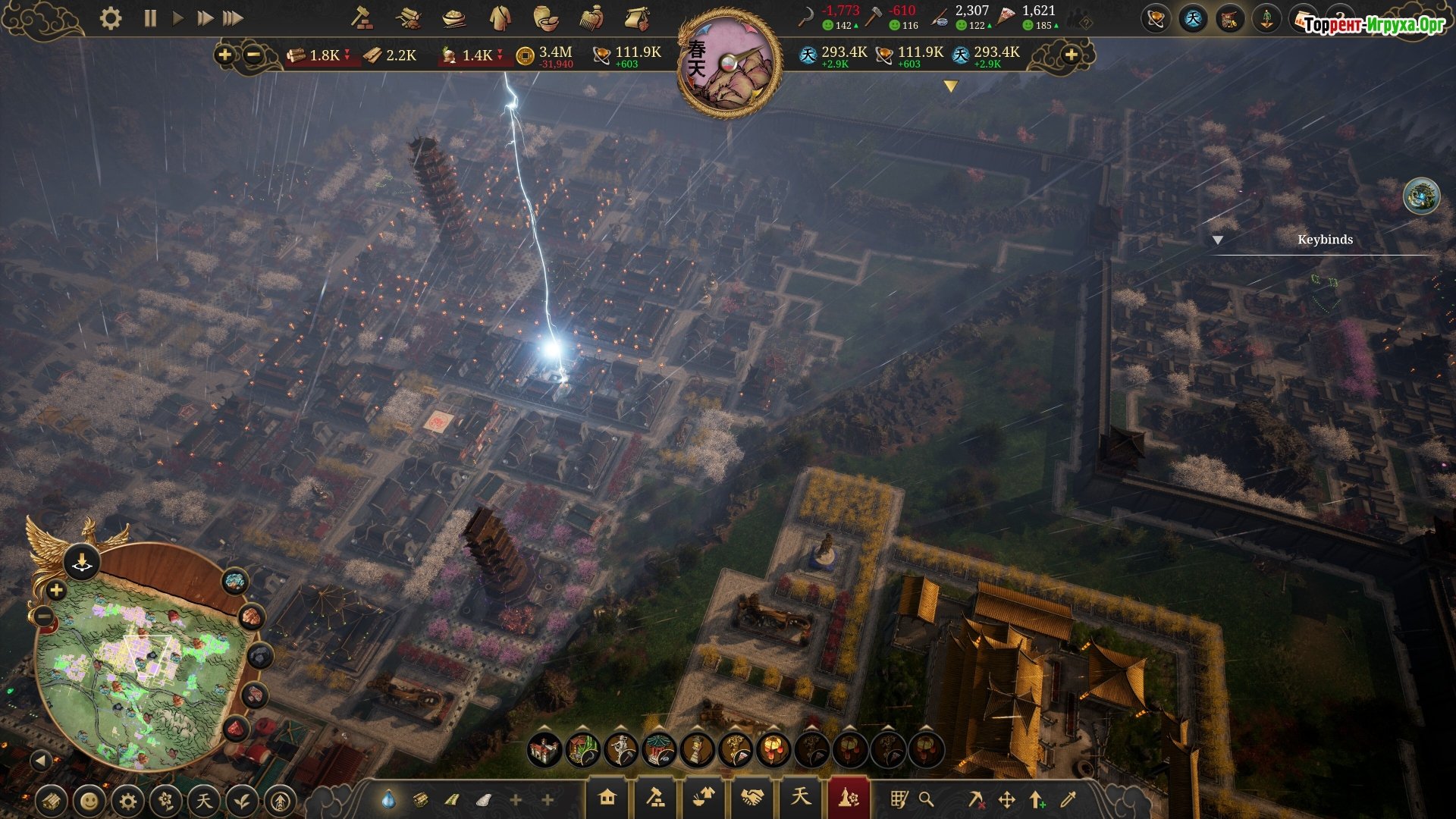Activate the magnifying glass search tool
Screen dimensions: 1456x819
[926, 799]
